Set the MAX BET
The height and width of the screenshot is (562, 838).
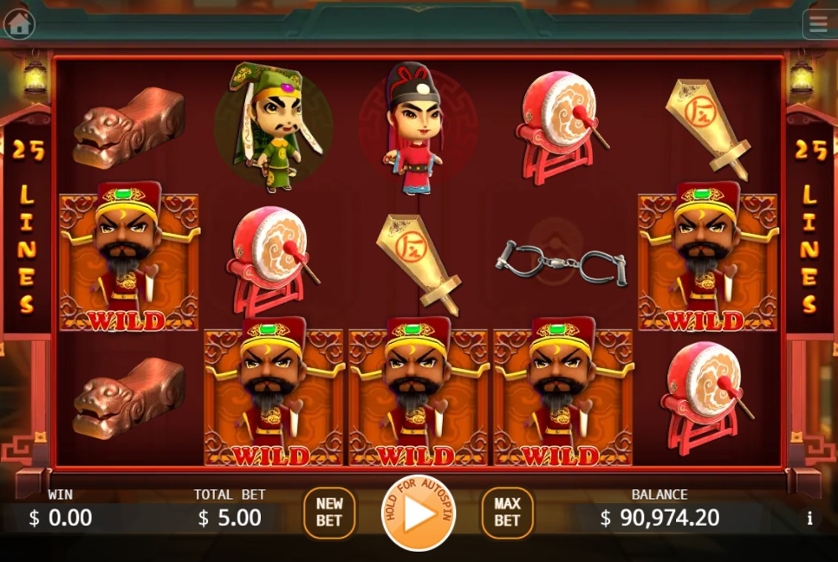pyautogui.click(x=507, y=513)
